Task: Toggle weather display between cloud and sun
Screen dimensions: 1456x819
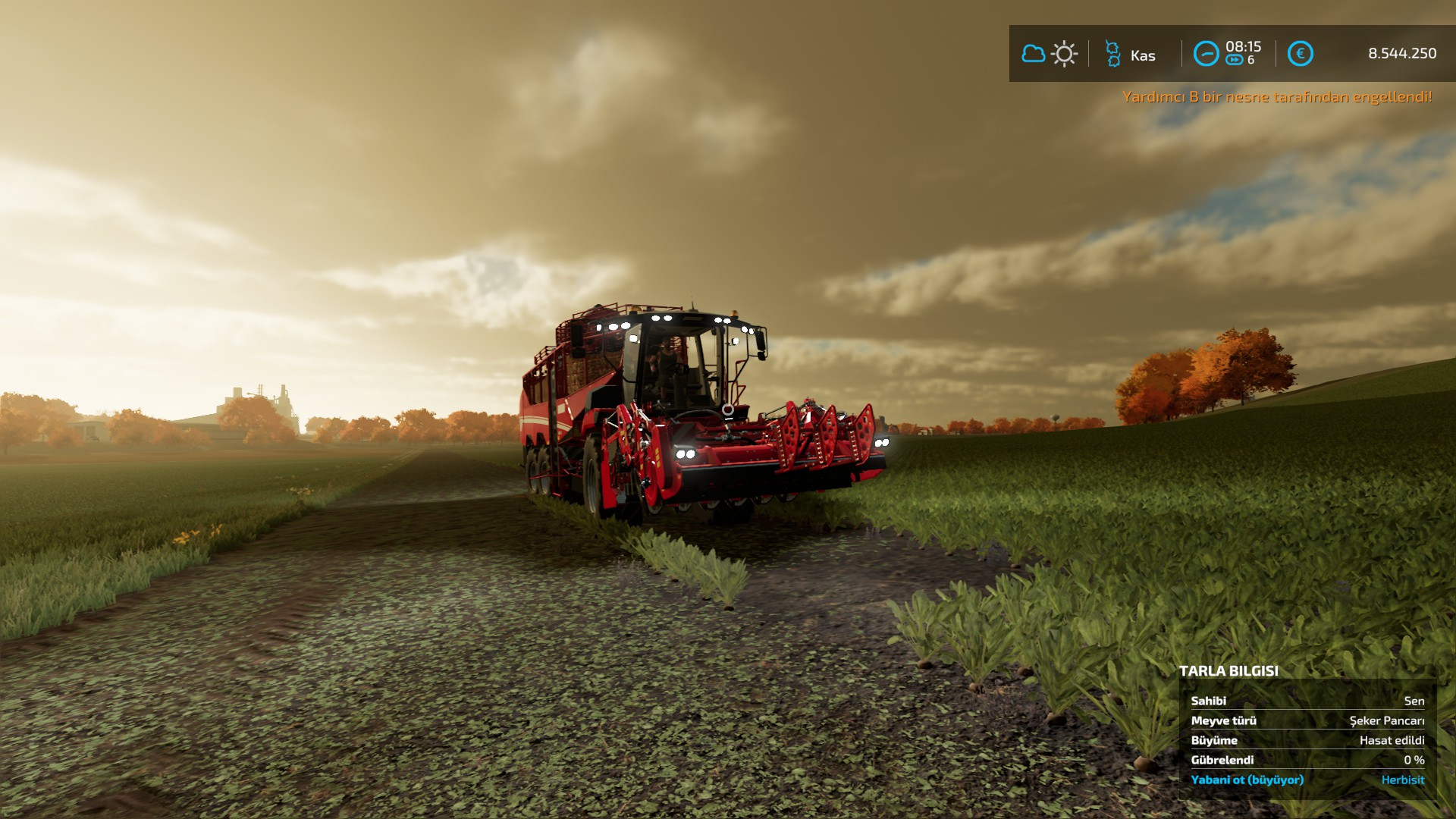Action: click(x=1049, y=53)
